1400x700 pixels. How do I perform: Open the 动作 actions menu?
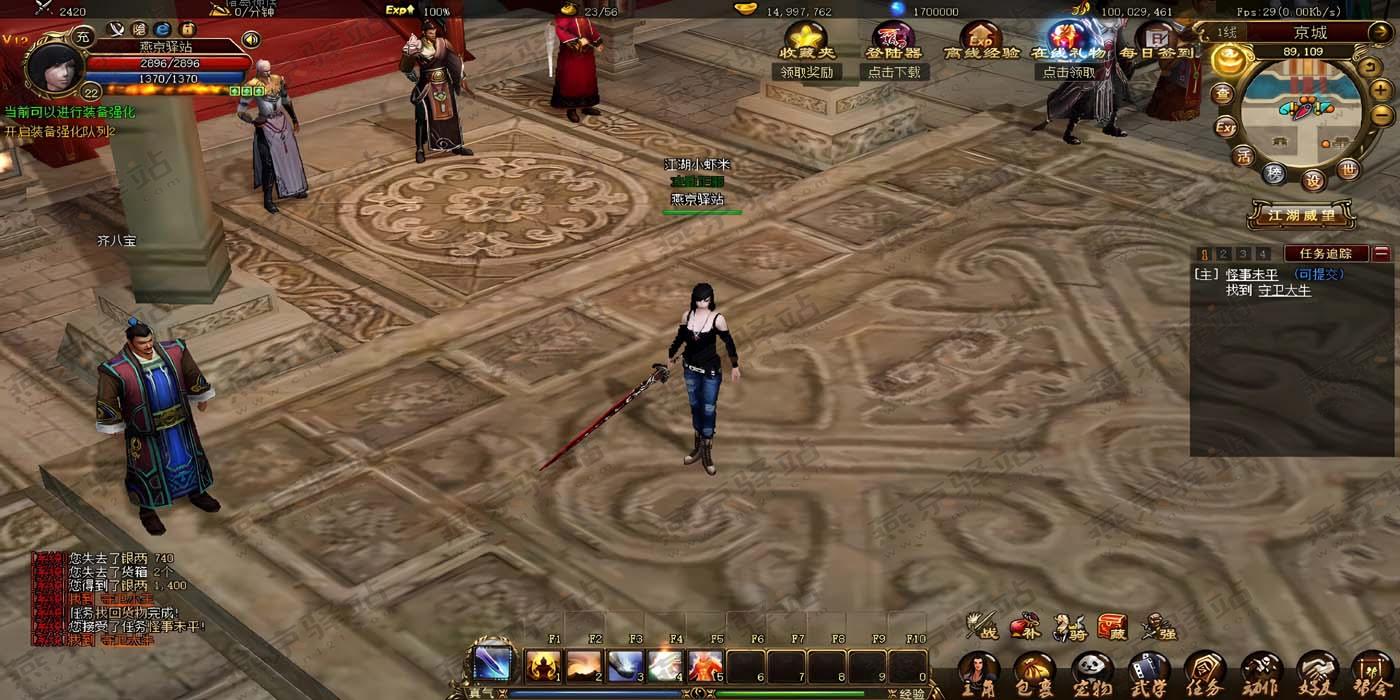(1260, 670)
